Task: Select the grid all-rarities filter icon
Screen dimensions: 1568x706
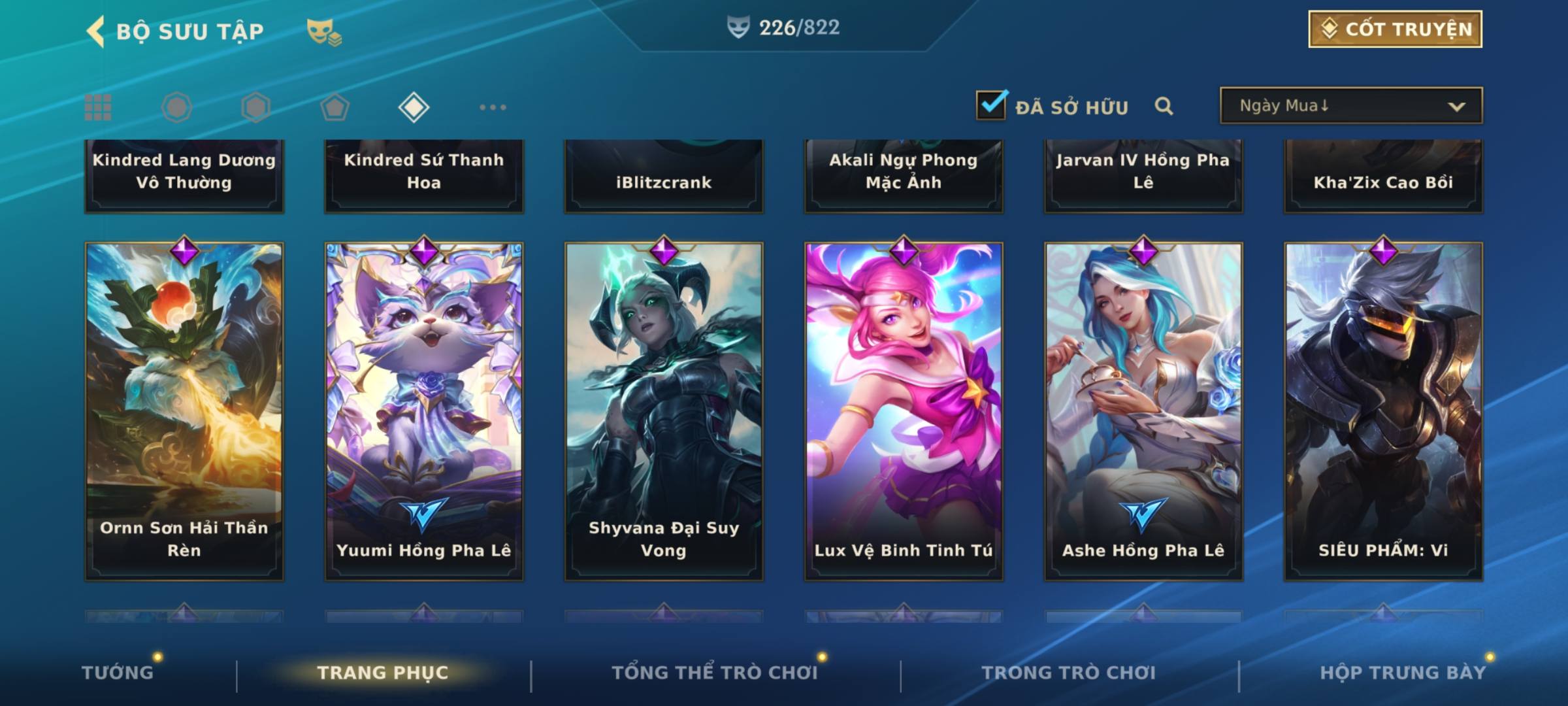Action: click(98, 107)
